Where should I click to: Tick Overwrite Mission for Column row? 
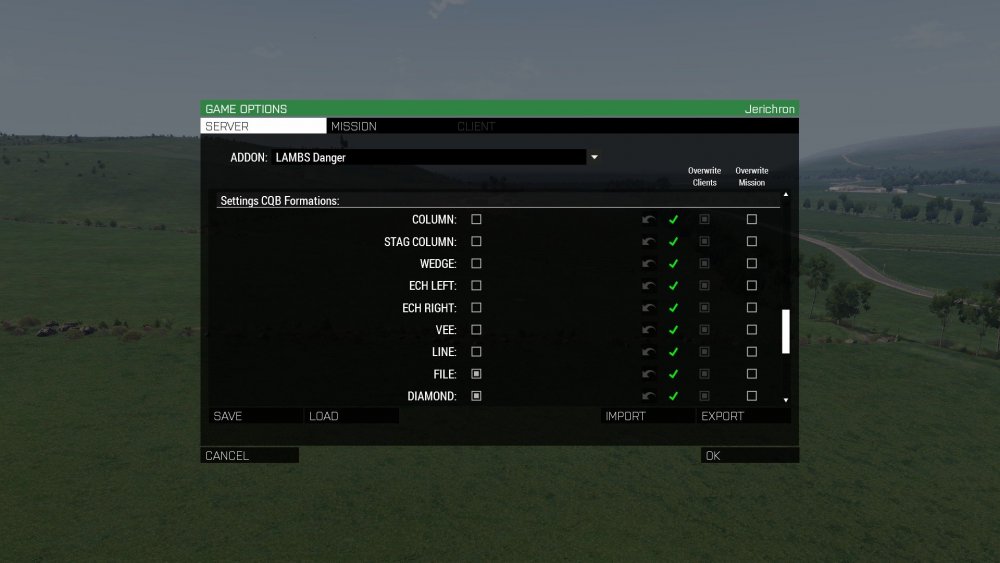[x=752, y=219]
